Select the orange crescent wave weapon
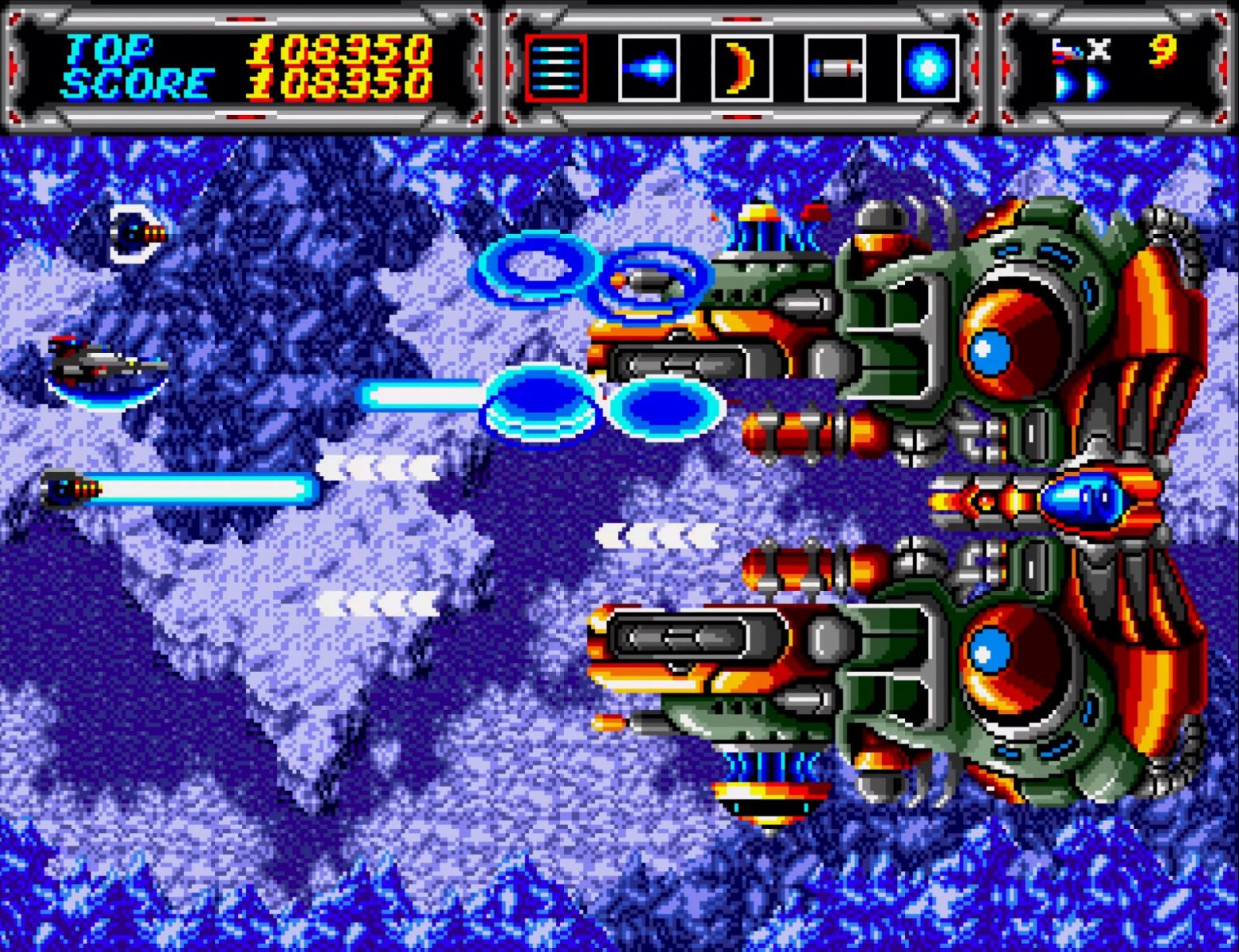Viewport: 1239px width, 952px height. tap(742, 68)
